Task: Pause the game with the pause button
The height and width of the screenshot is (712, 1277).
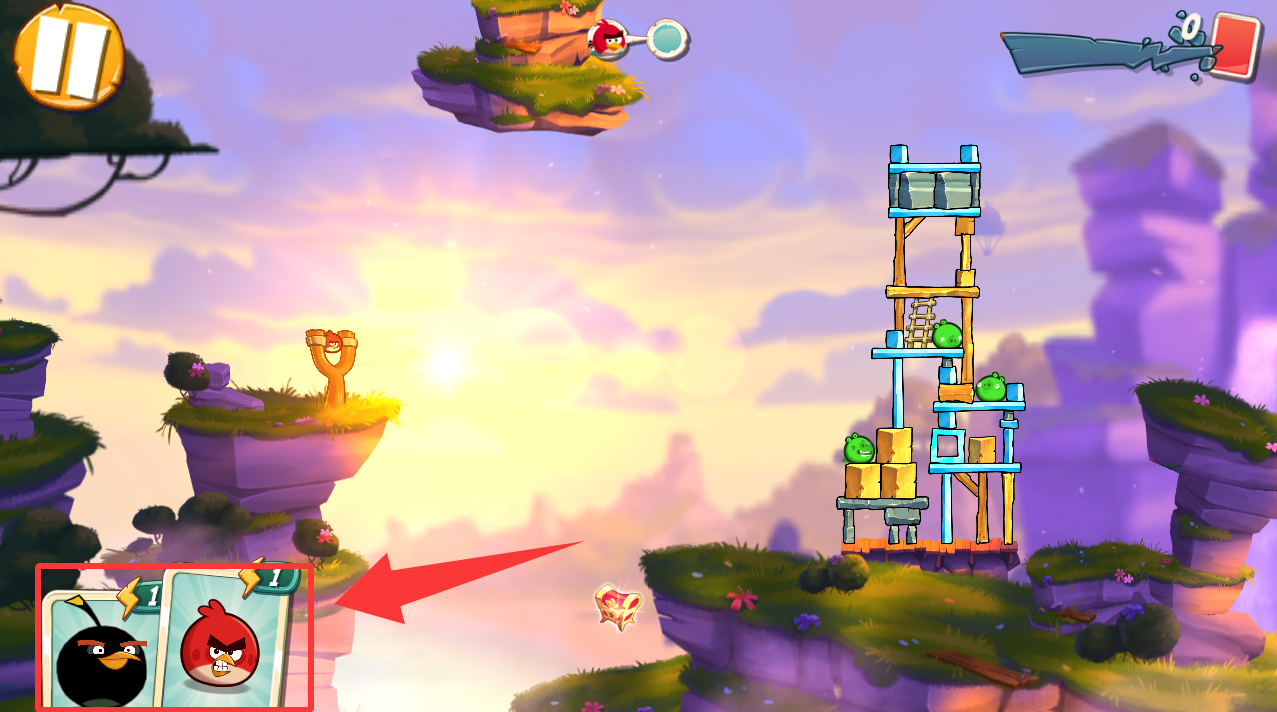Action: (x=67, y=55)
